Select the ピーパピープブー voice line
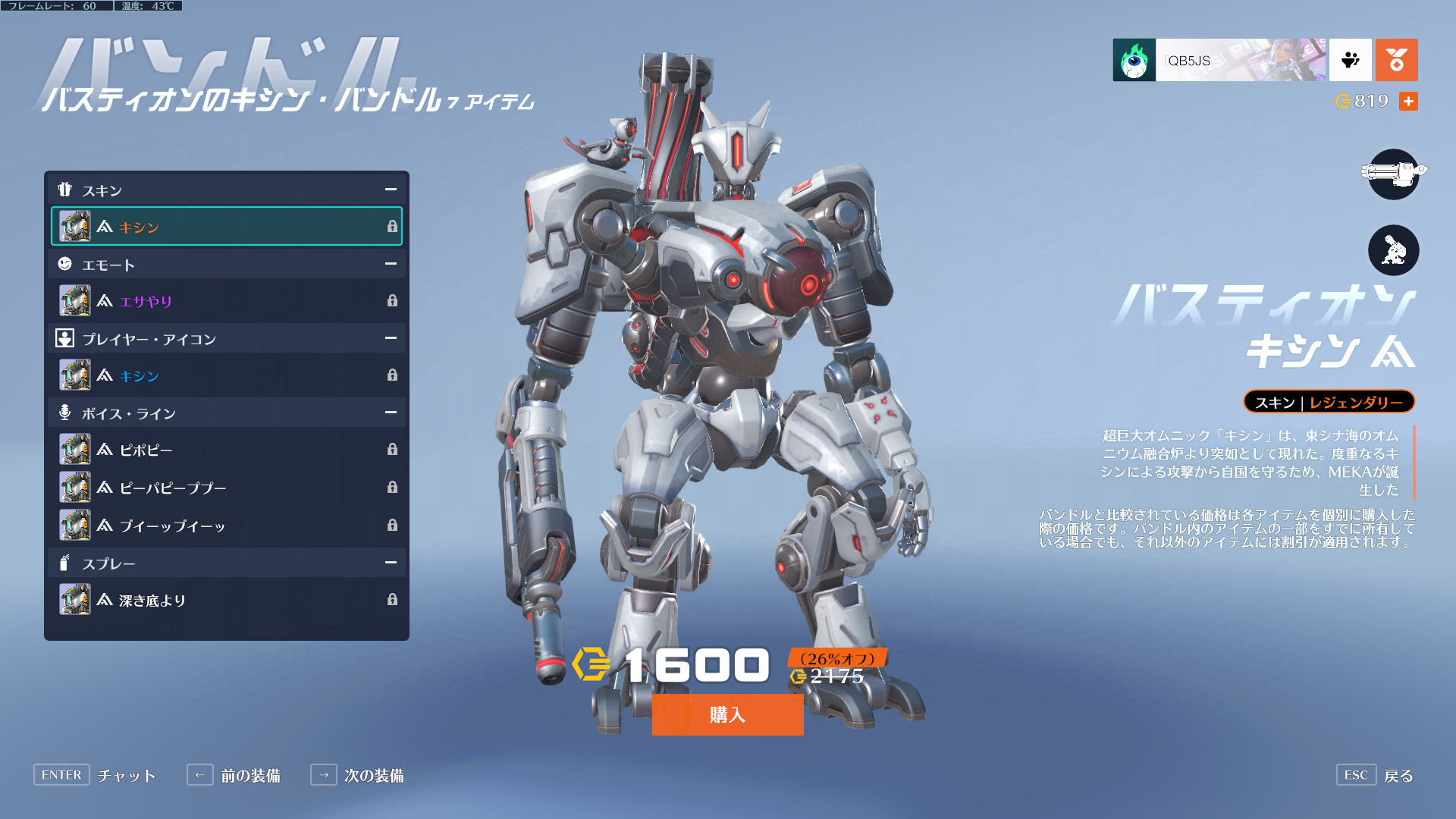The width and height of the screenshot is (1456, 819). click(226, 488)
